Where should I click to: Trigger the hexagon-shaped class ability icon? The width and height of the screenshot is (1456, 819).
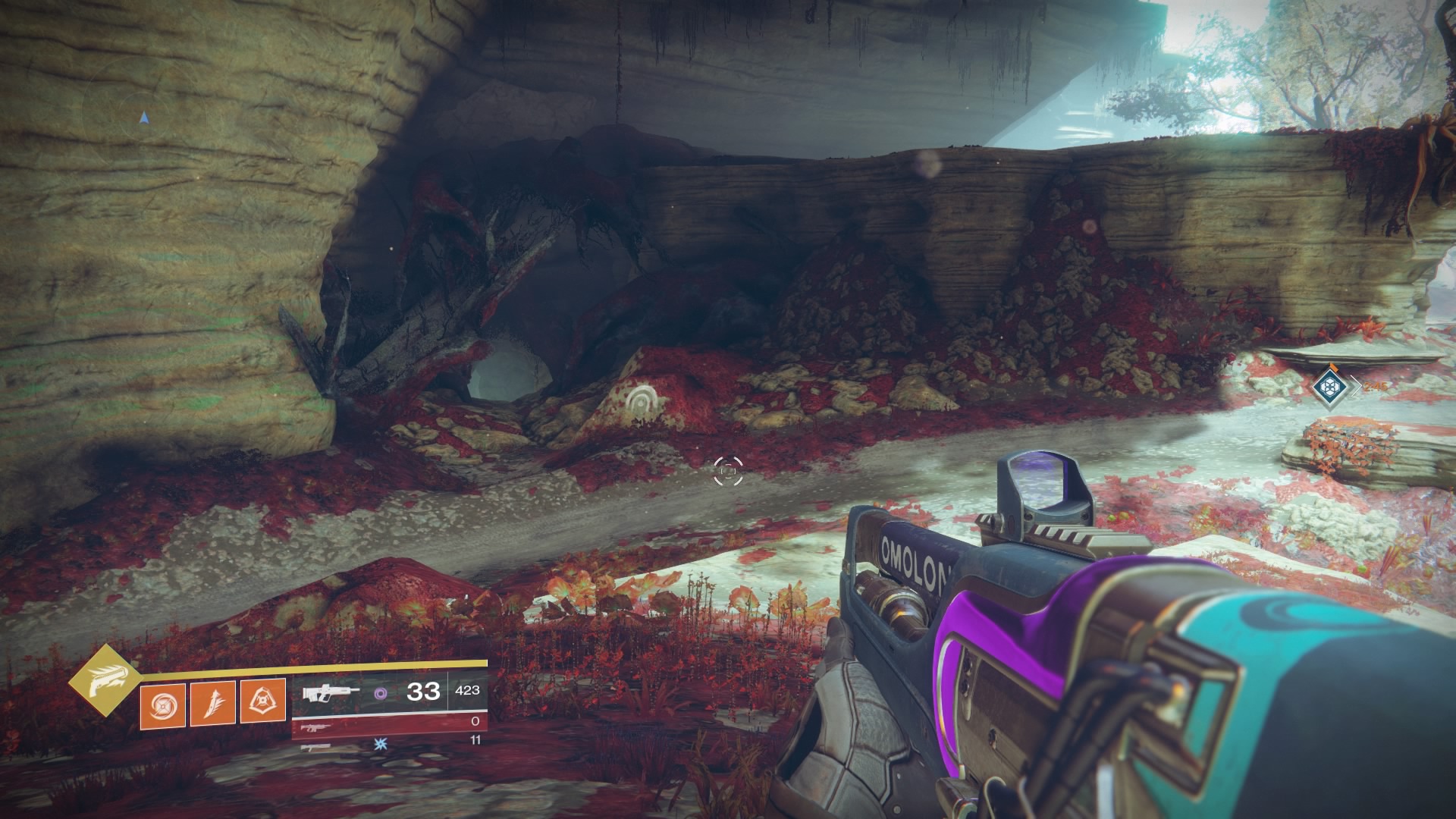[x=262, y=701]
